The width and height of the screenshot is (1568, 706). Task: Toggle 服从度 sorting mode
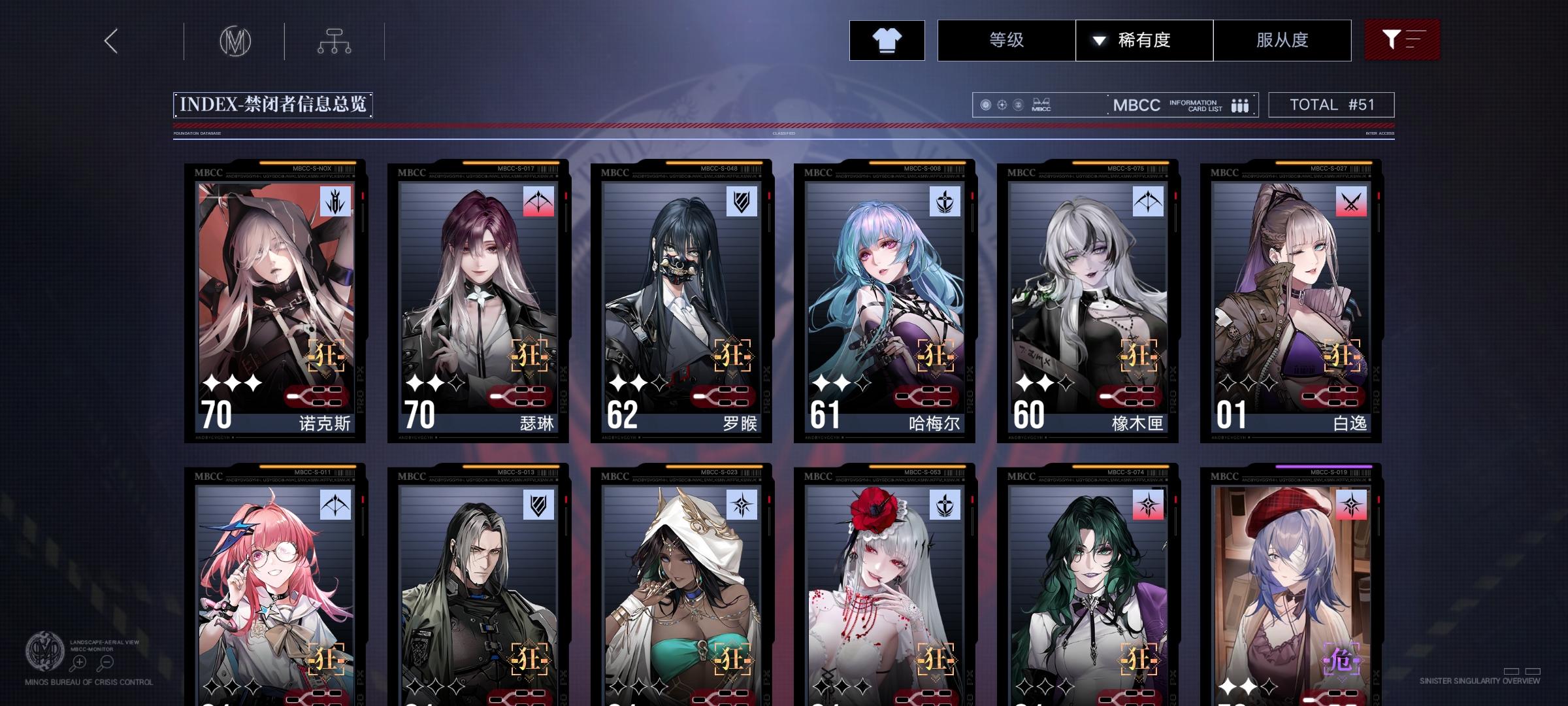coord(1282,40)
